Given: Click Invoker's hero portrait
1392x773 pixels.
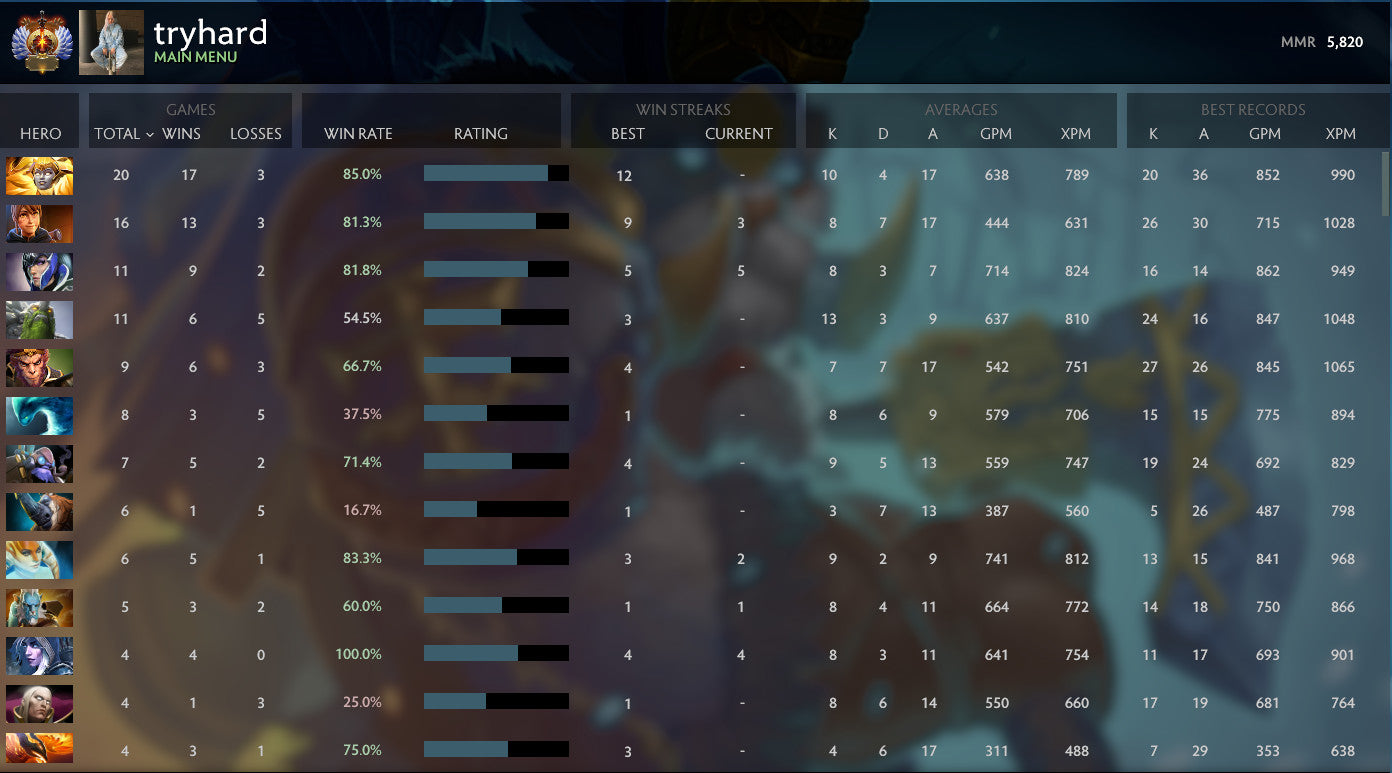Looking at the screenshot, I should pos(40,703).
